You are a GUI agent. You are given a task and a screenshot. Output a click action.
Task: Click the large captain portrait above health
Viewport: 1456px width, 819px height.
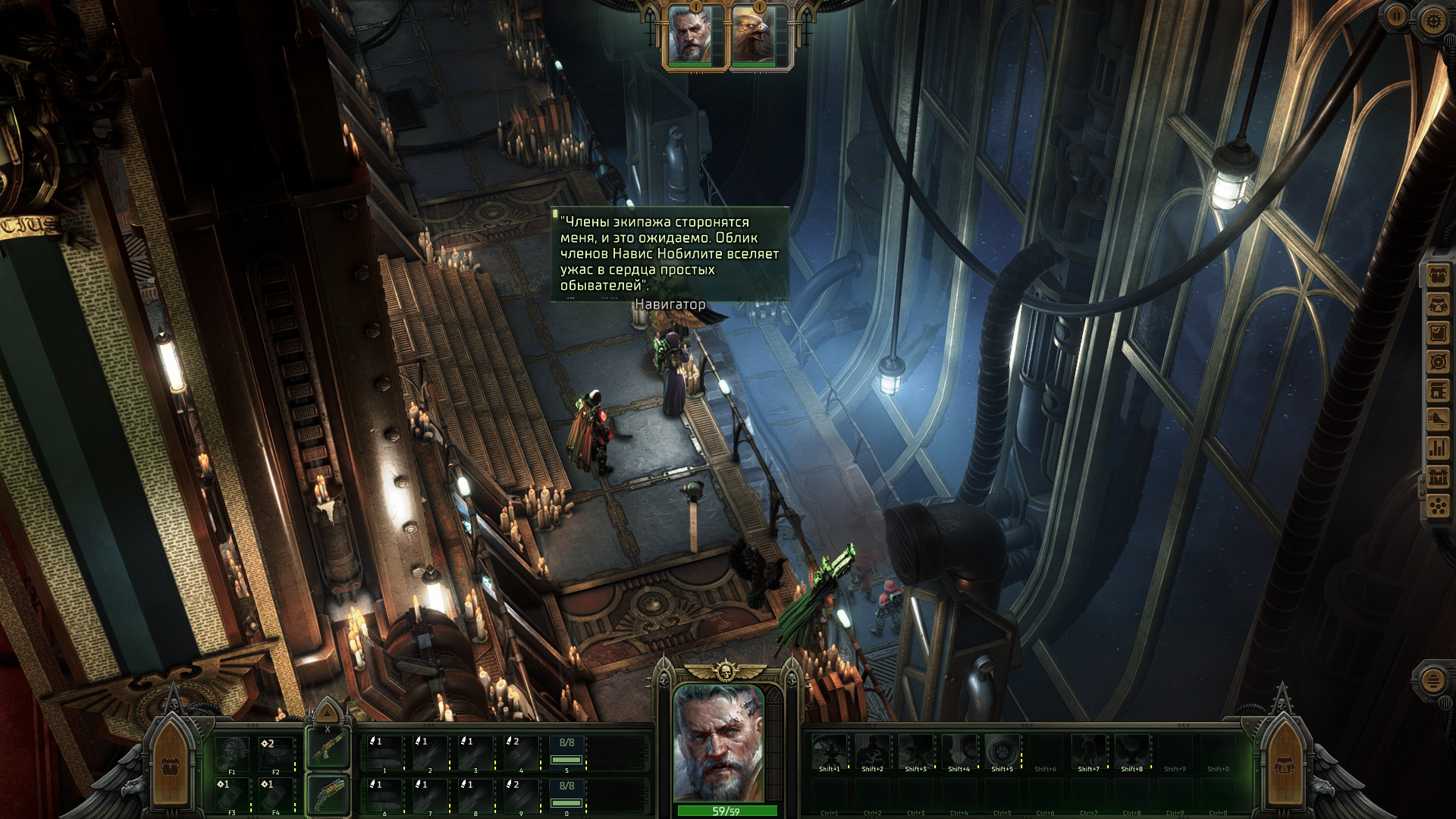(x=718, y=742)
